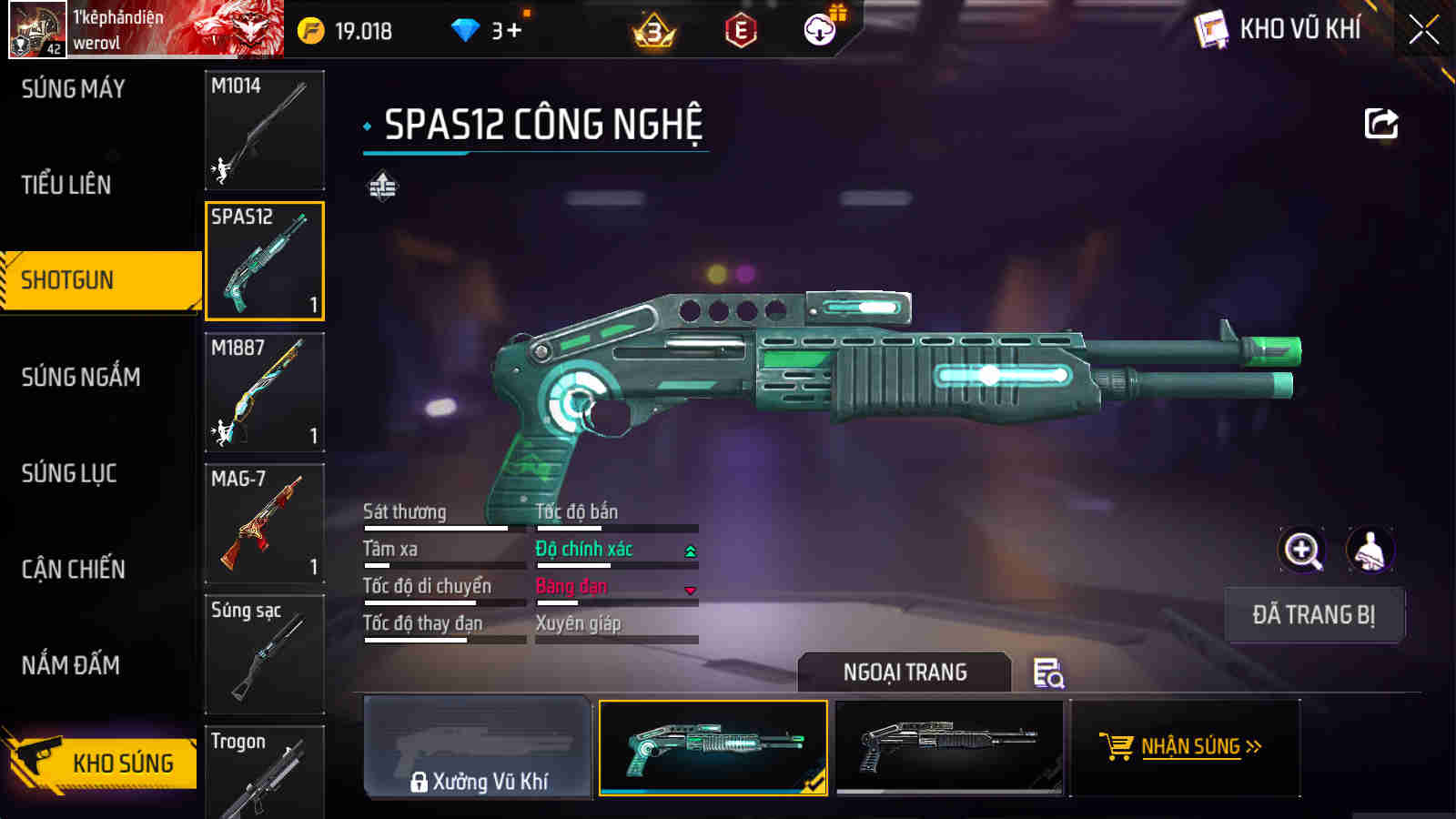Select the M1887 shotgun tile
This screenshot has width=1456, height=819.
tap(264, 392)
